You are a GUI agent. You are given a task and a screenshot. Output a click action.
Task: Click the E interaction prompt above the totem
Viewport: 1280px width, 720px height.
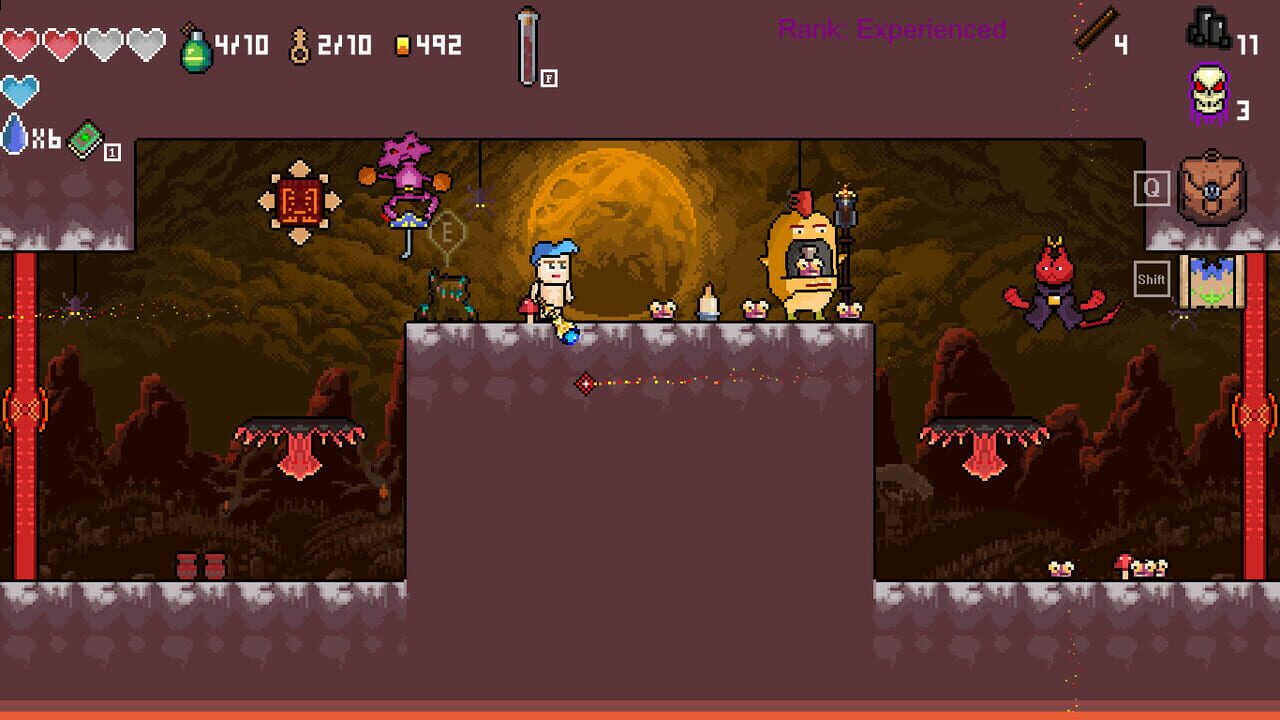448,230
